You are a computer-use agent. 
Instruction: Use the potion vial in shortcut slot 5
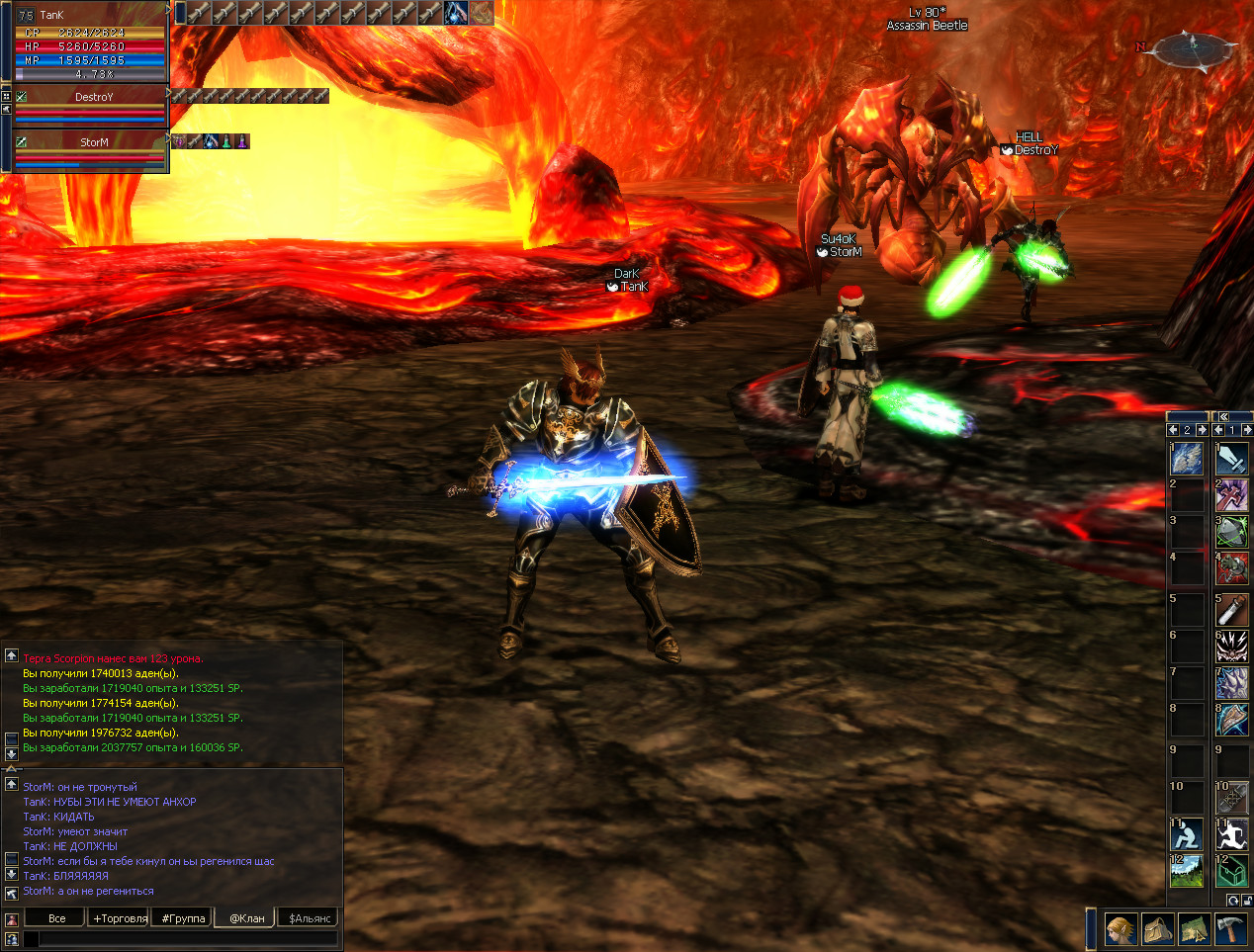1231,609
